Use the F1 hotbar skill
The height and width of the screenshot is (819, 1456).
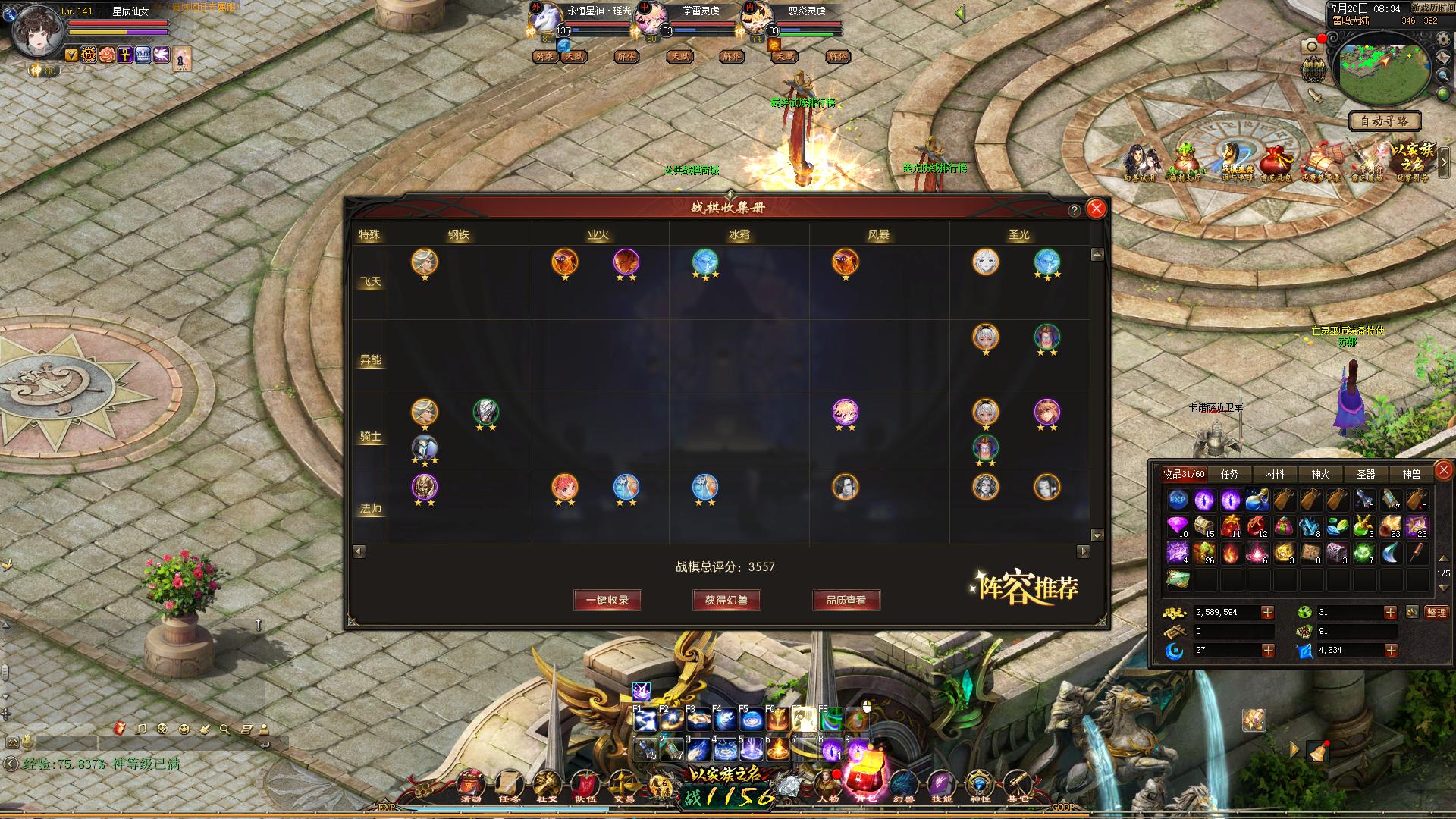pyautogui.click(x=645, y=719)
